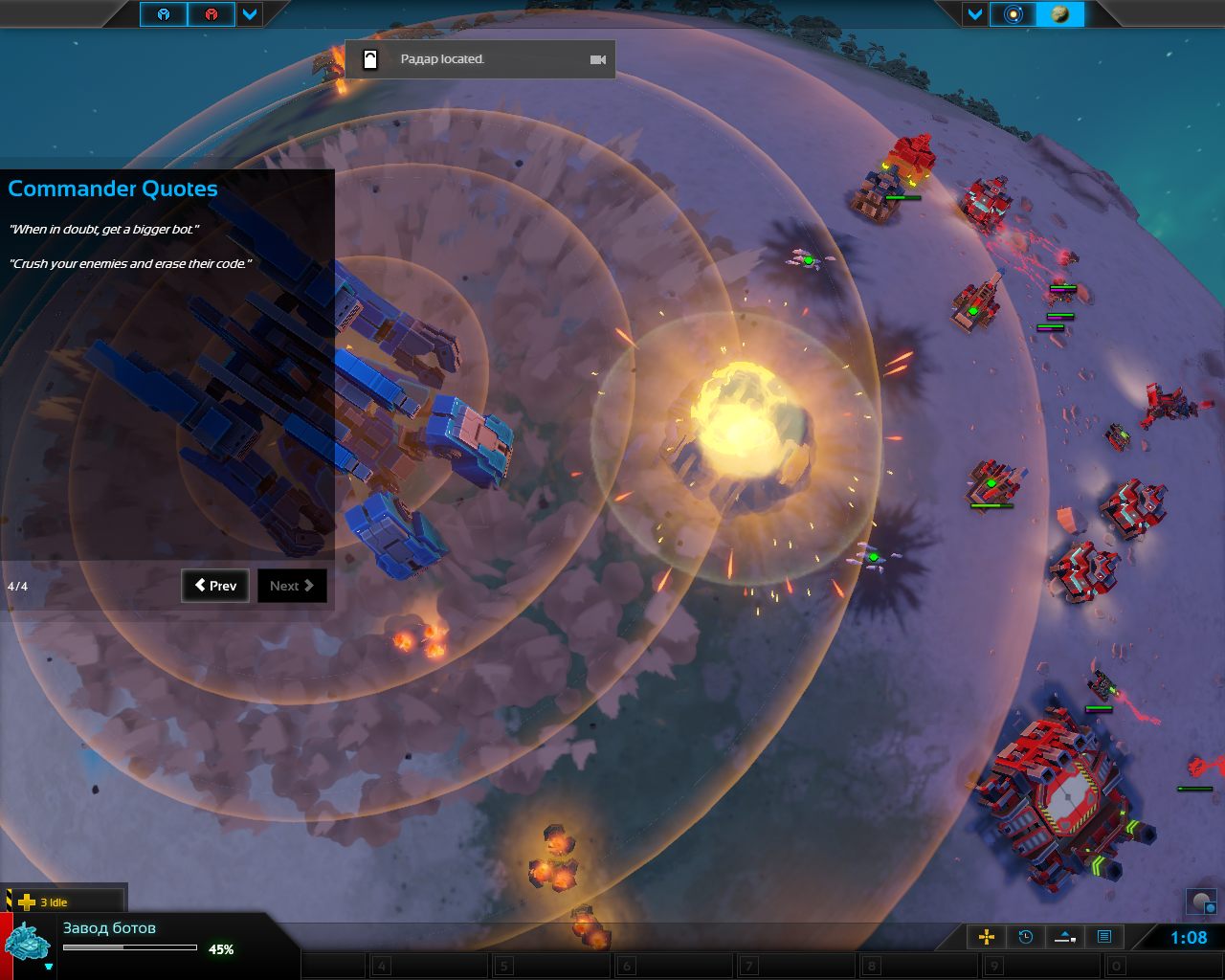Viewport: 1225px width, 980px height.
Task: Open the planet picture-in-picture preview
Action: coord(1201,901)
